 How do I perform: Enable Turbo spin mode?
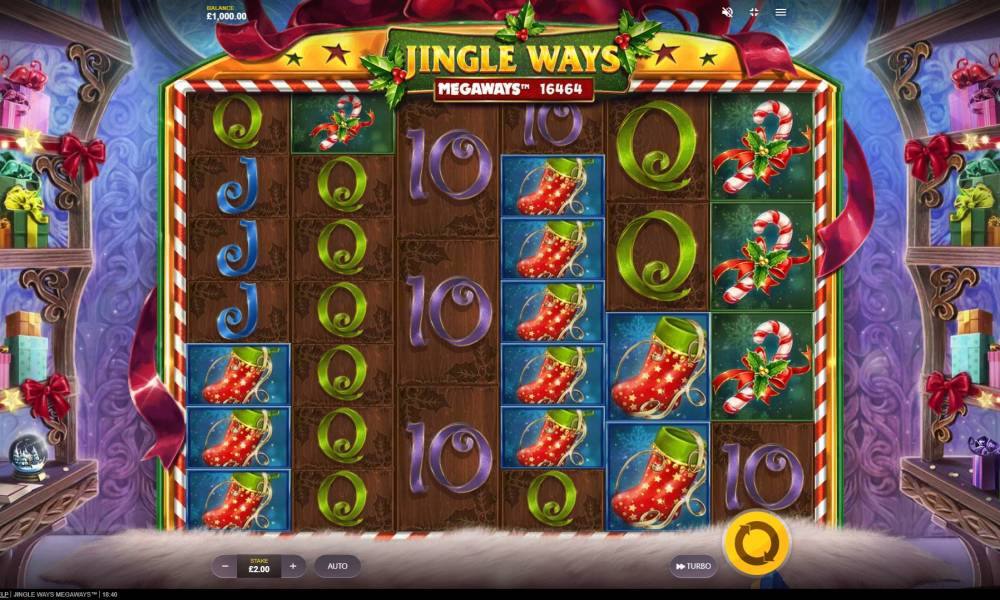click(x=693, y=566)
